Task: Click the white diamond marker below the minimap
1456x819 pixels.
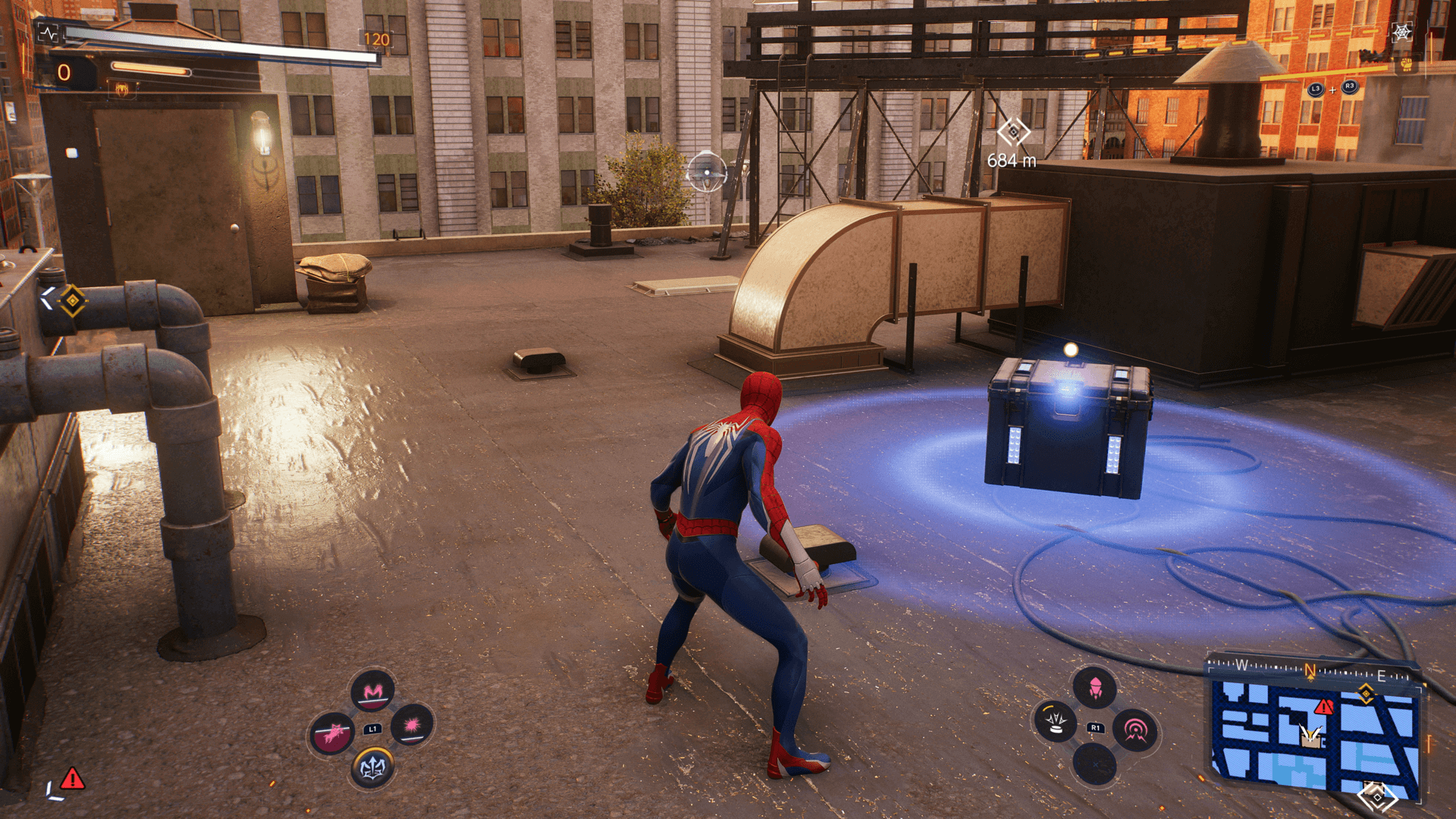Action: pos(1377,798)
